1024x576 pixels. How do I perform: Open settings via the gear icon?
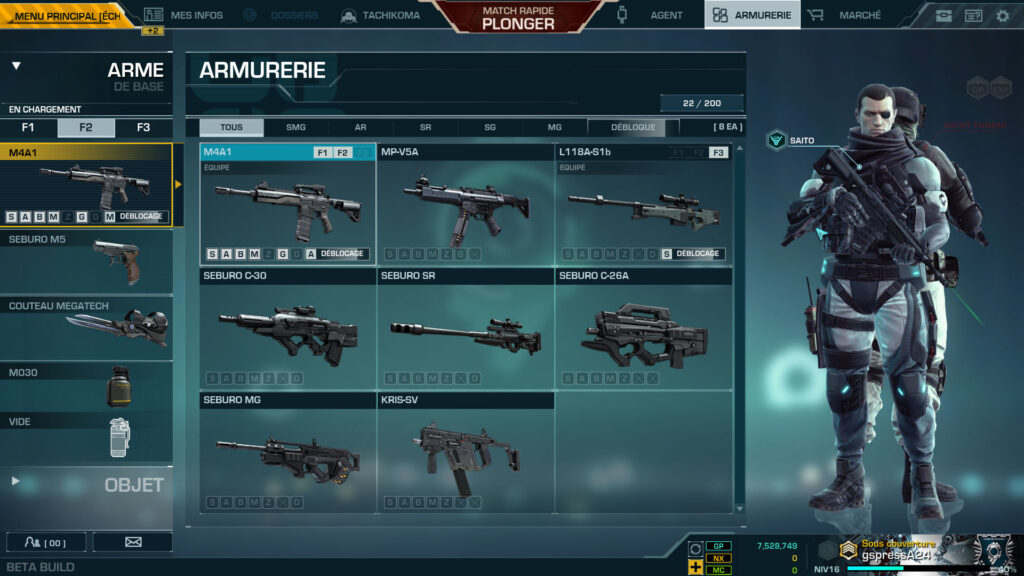(1002, 16)
